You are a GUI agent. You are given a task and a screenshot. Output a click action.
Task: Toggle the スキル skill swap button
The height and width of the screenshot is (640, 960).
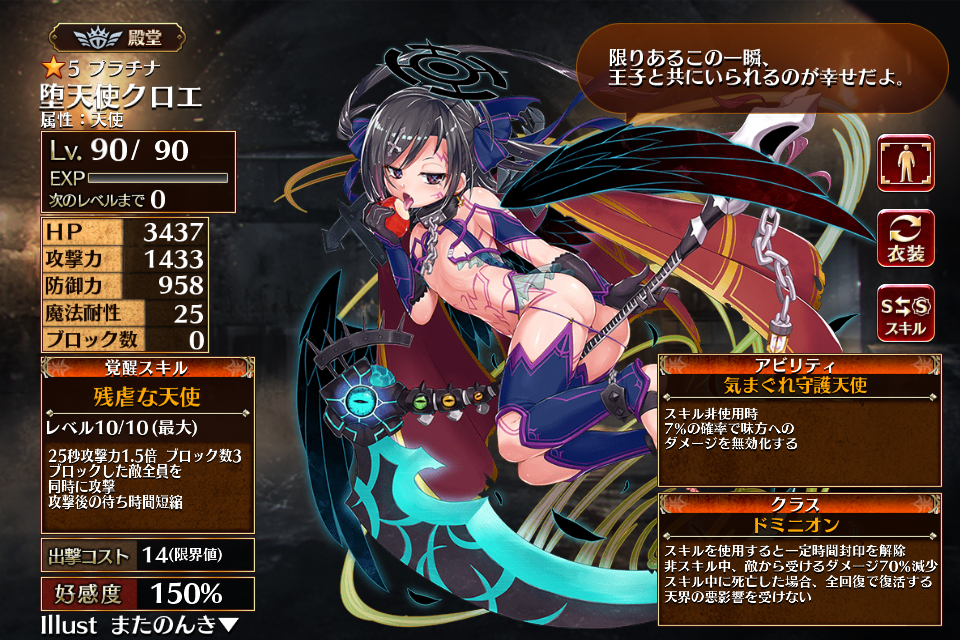point(905,314)
